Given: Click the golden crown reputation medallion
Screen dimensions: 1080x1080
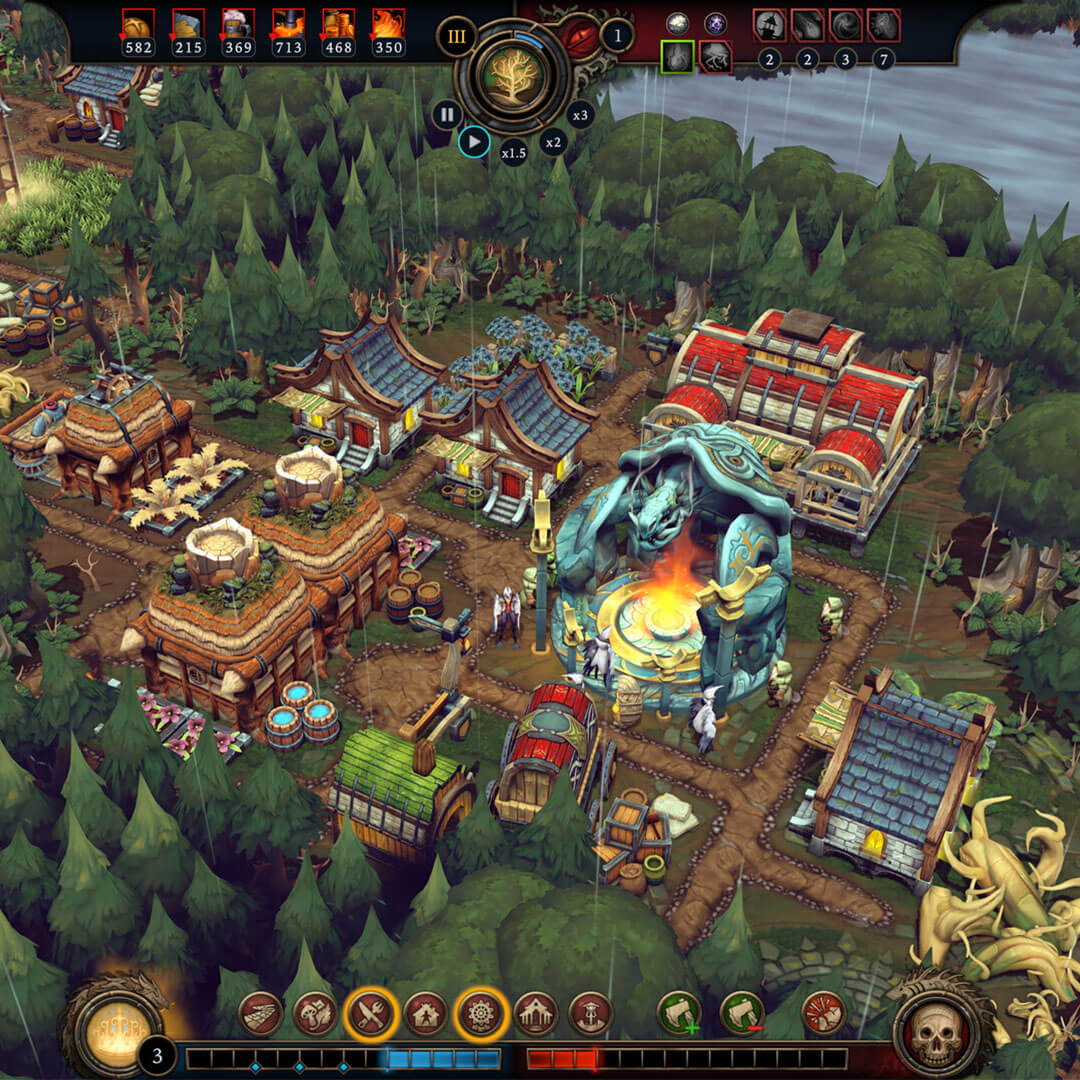Looking at the screenshot, I should (x=114, y=1027).
